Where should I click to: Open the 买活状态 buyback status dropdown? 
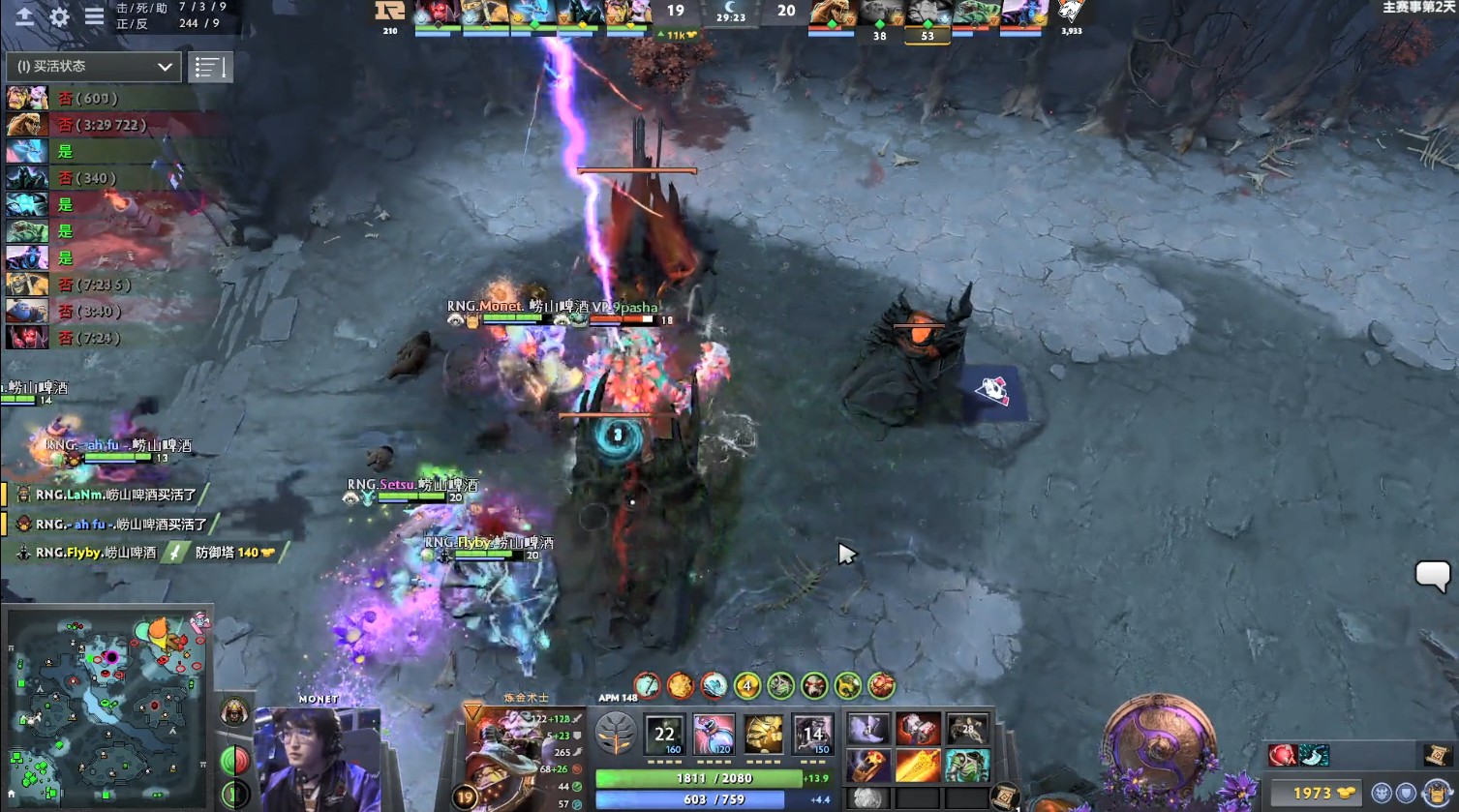(x=92, y=66)
